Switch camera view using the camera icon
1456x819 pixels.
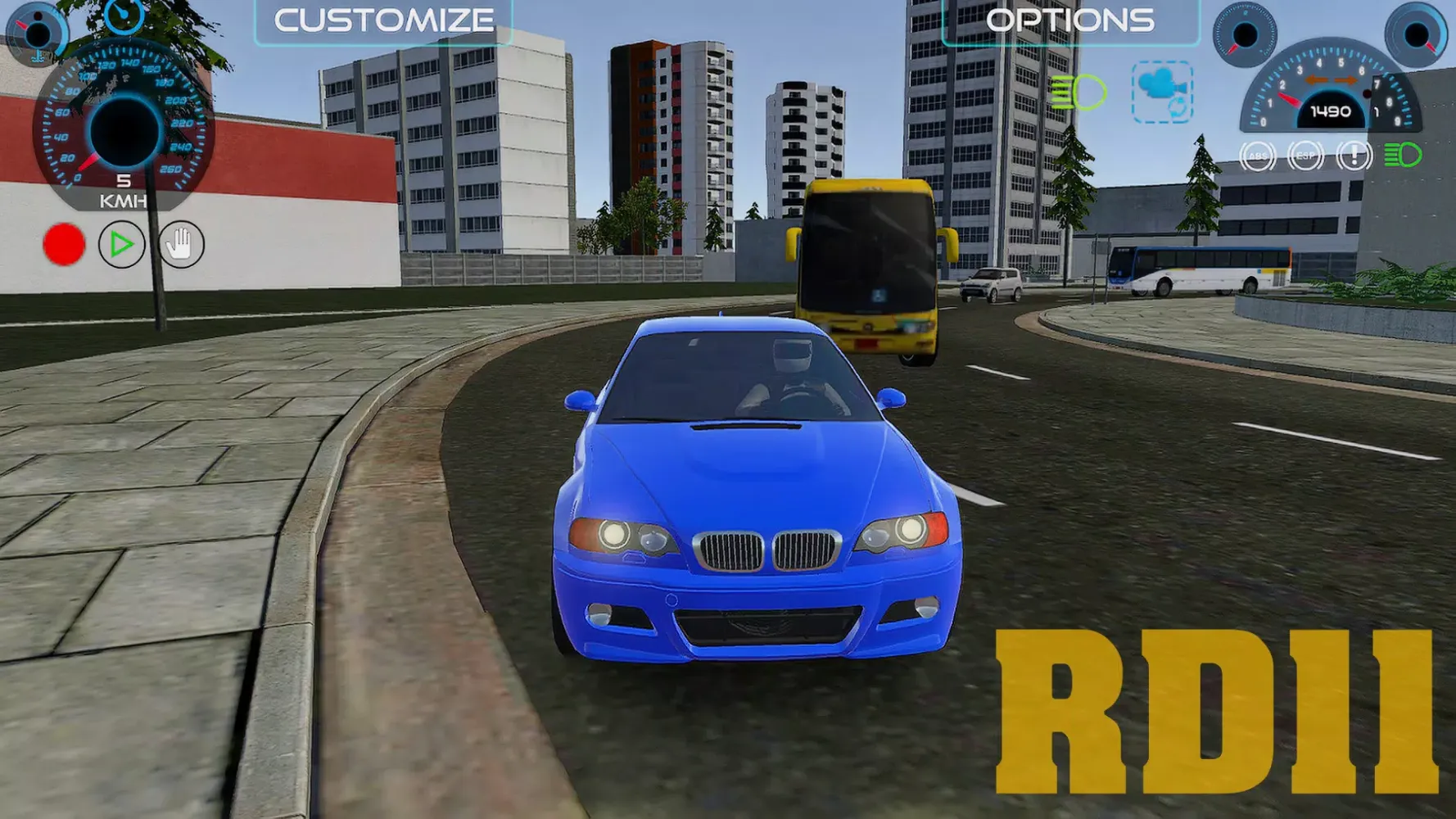point(1162,93)
